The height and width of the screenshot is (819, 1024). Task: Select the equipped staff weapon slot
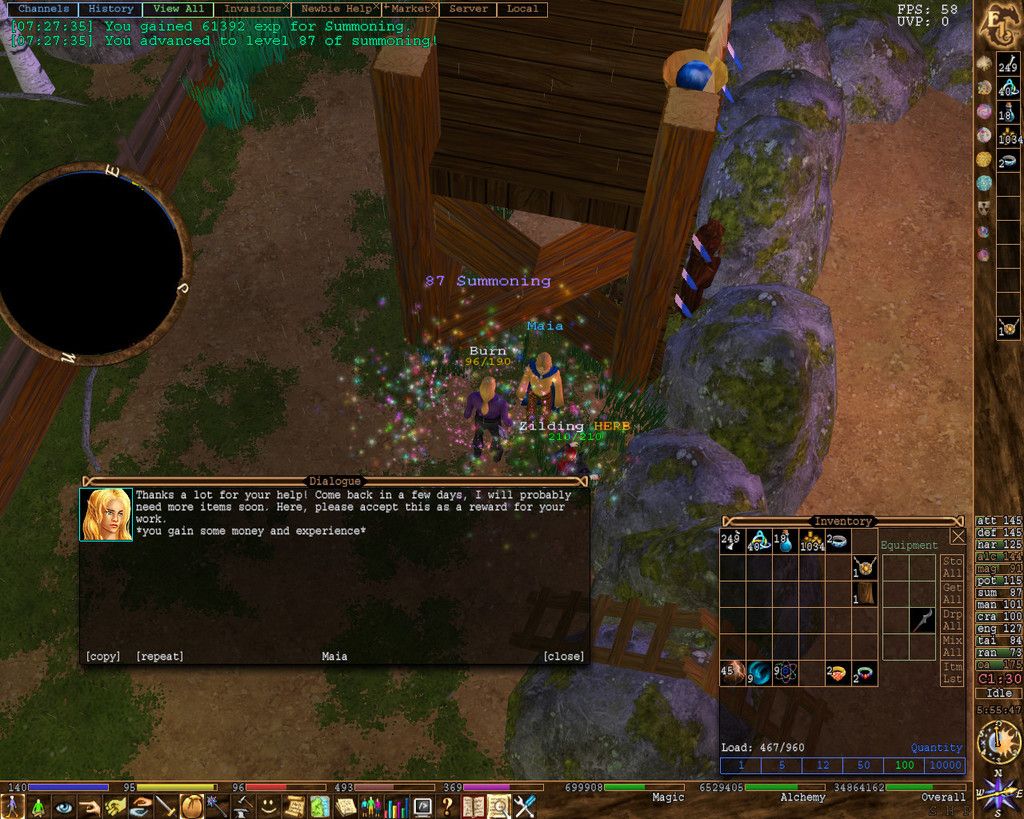[922, 620]
